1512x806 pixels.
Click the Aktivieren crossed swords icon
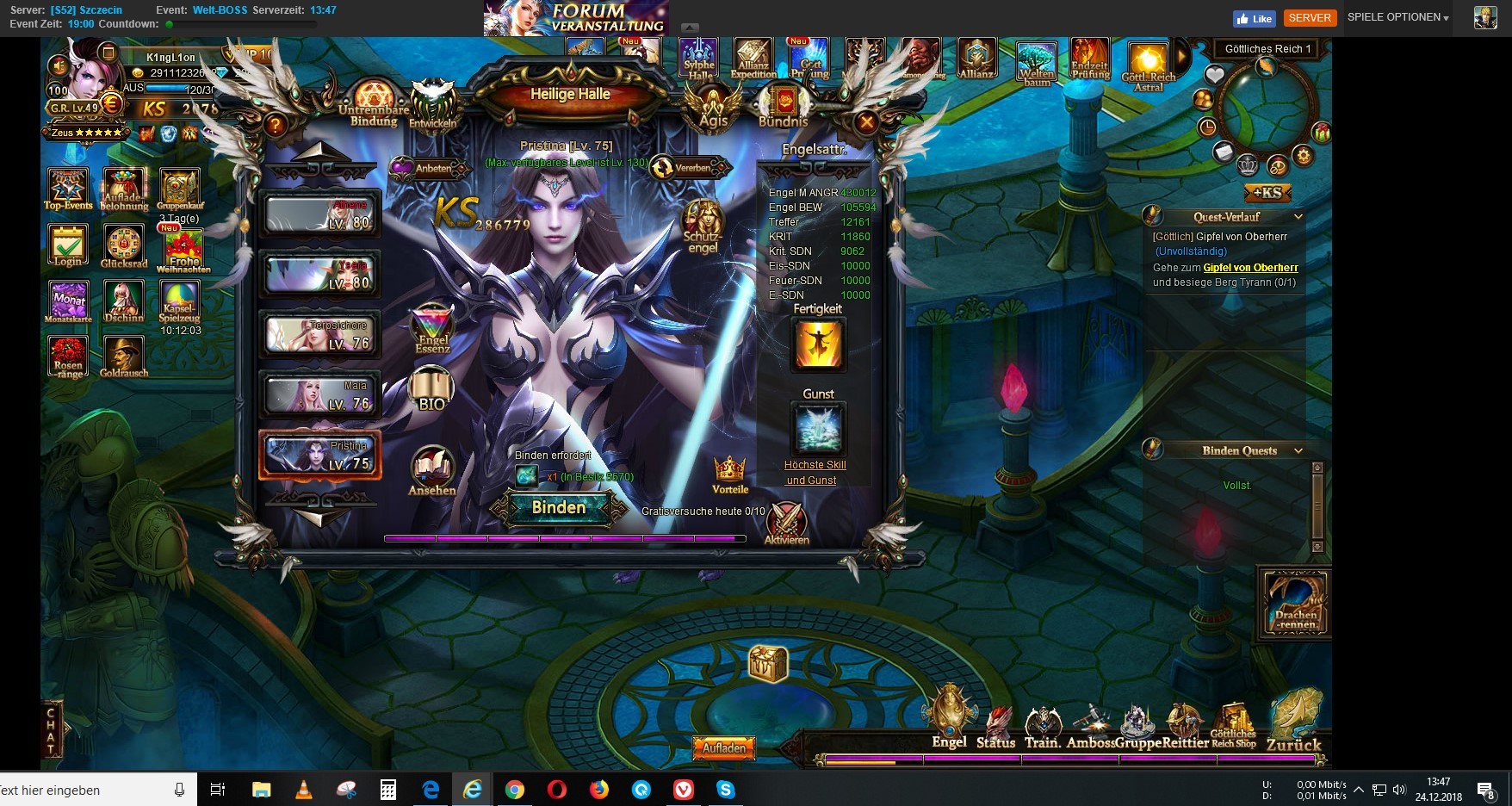(x=786, y=523)
